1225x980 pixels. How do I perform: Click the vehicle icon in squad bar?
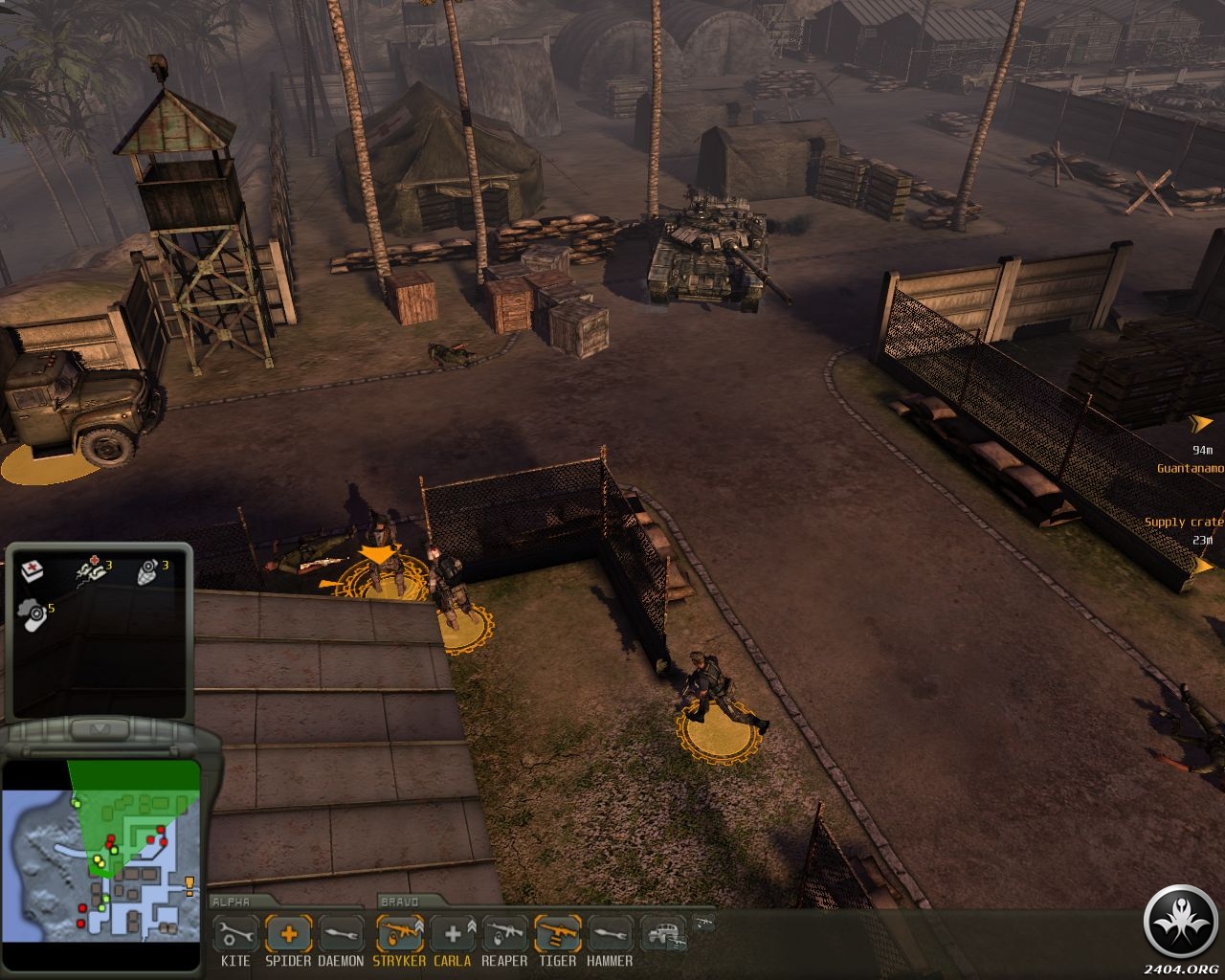coord(661,933)
